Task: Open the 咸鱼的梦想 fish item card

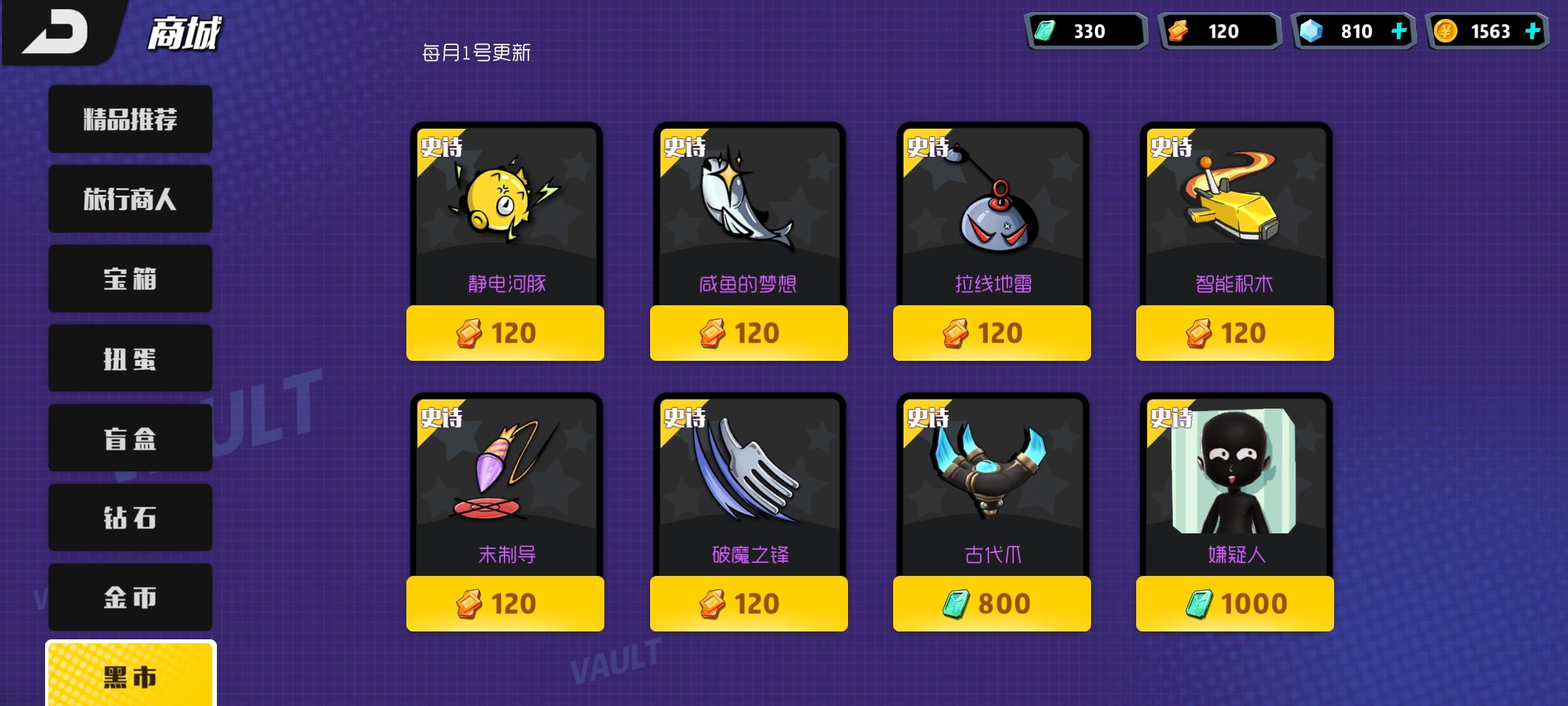Action: 749,203
